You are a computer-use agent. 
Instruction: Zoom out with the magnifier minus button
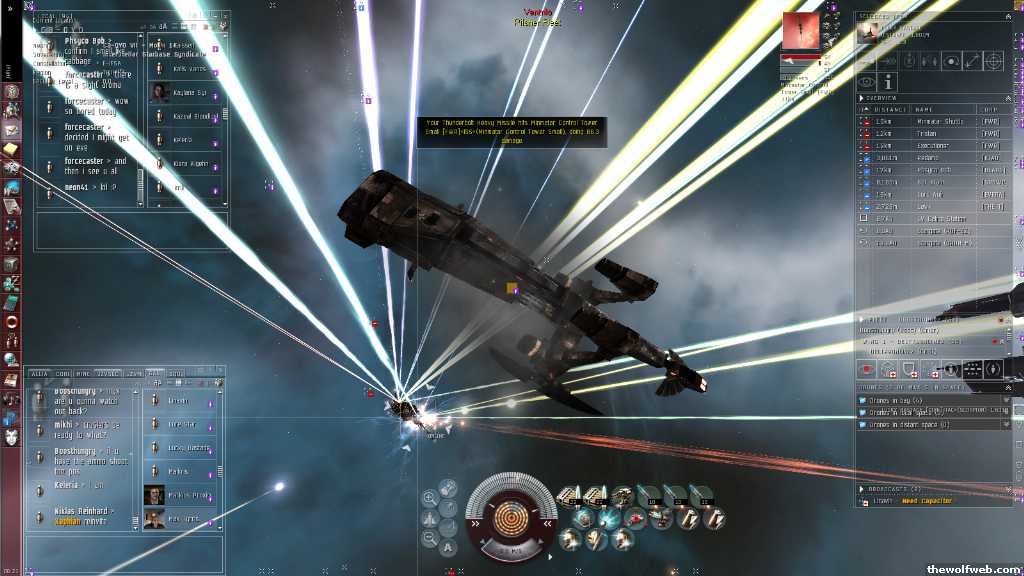tap(429, 538)
